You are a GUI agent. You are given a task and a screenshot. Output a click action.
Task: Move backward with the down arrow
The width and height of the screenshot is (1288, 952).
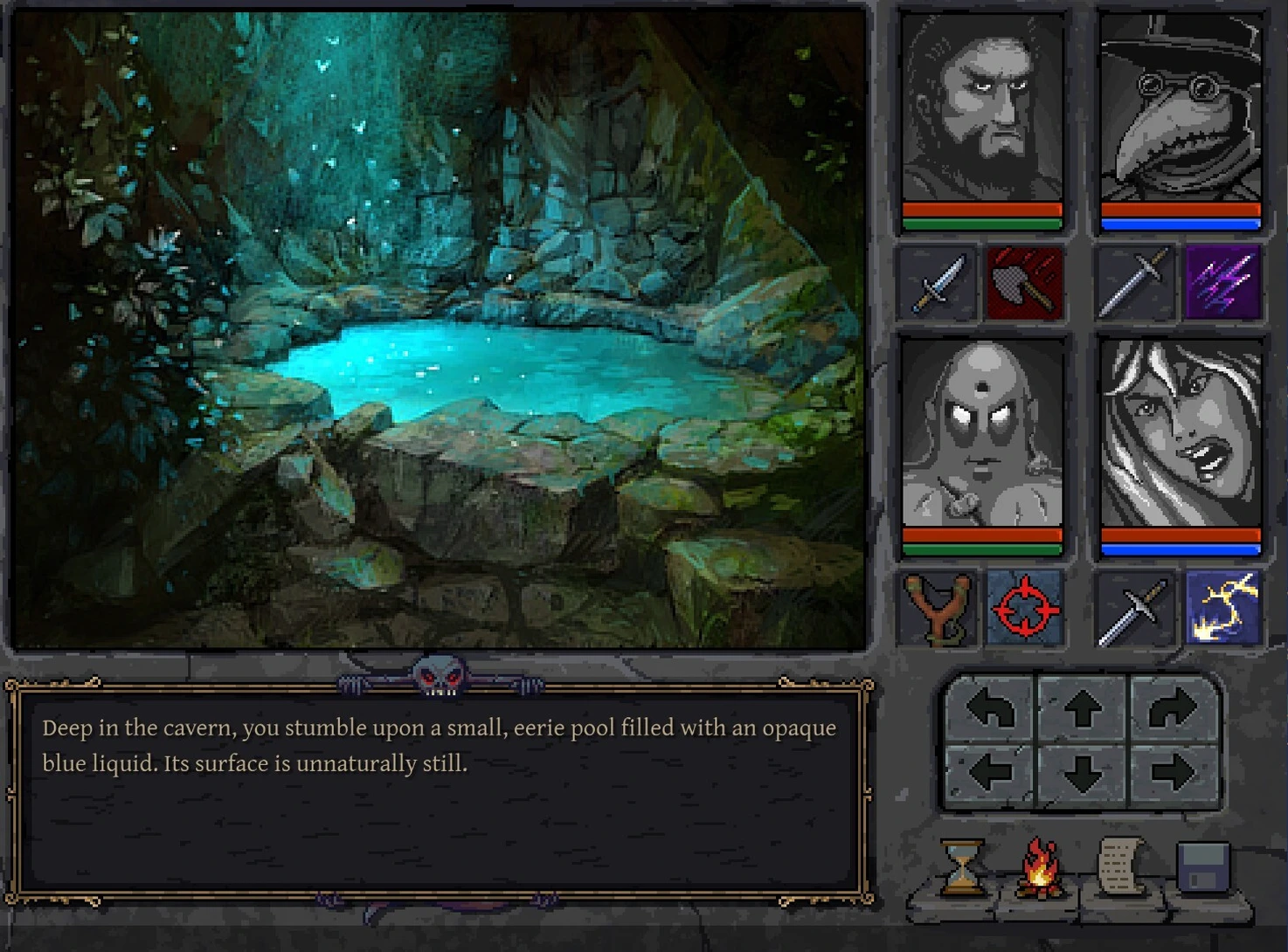coord(1083,773)
